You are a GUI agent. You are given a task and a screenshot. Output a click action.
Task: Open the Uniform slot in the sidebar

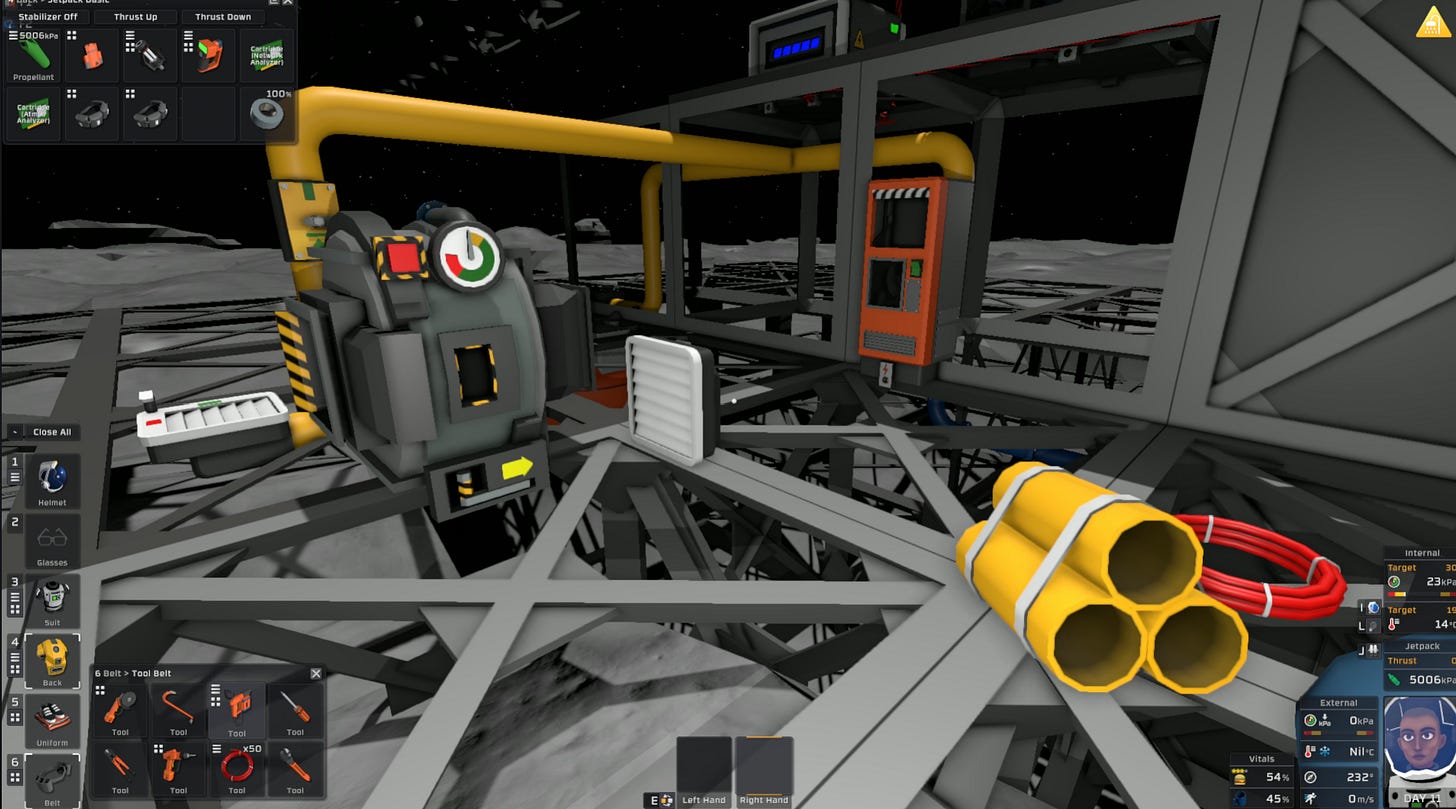point(52,715)
